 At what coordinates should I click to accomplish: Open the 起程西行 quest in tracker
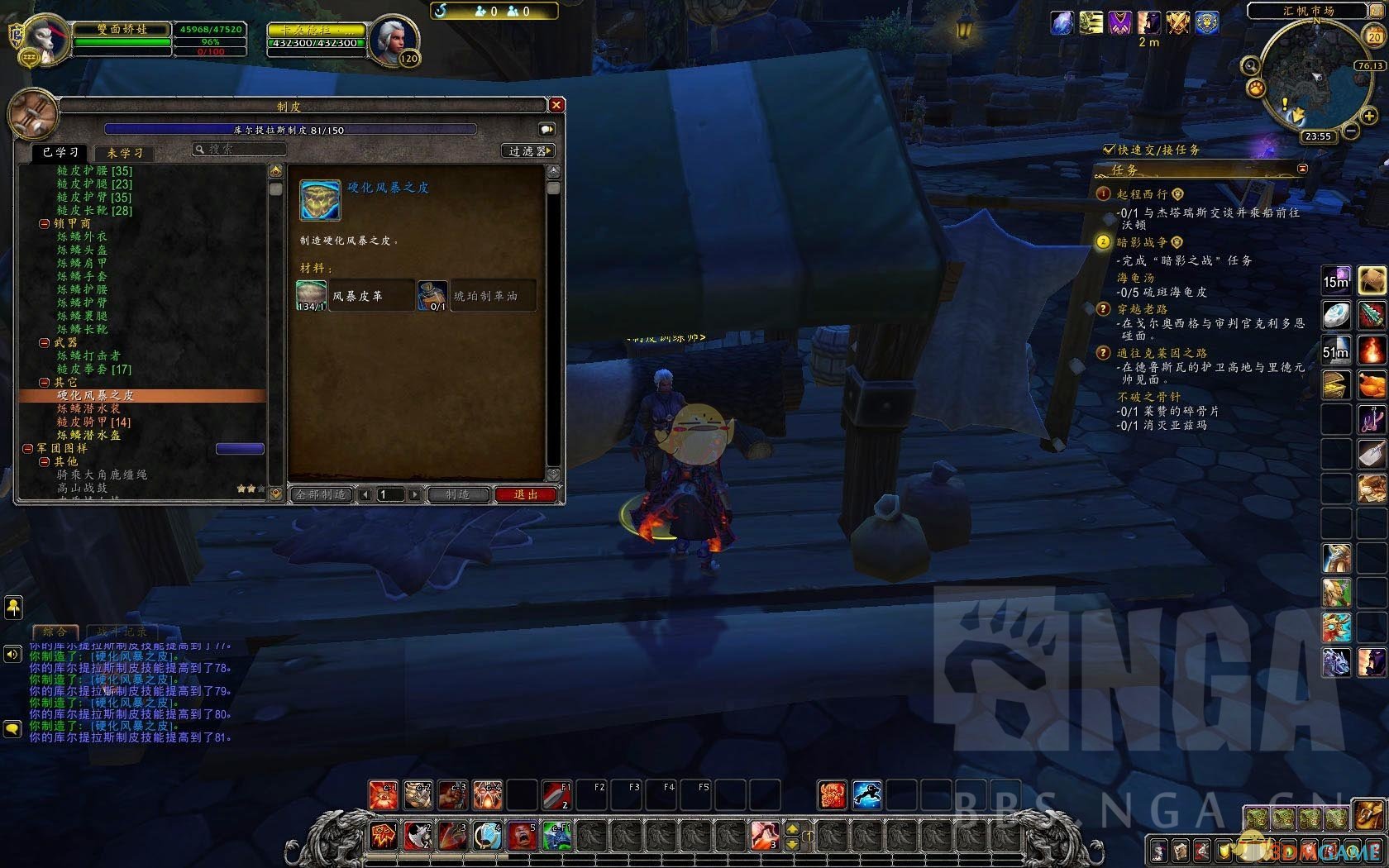(x=1142, y=194)
